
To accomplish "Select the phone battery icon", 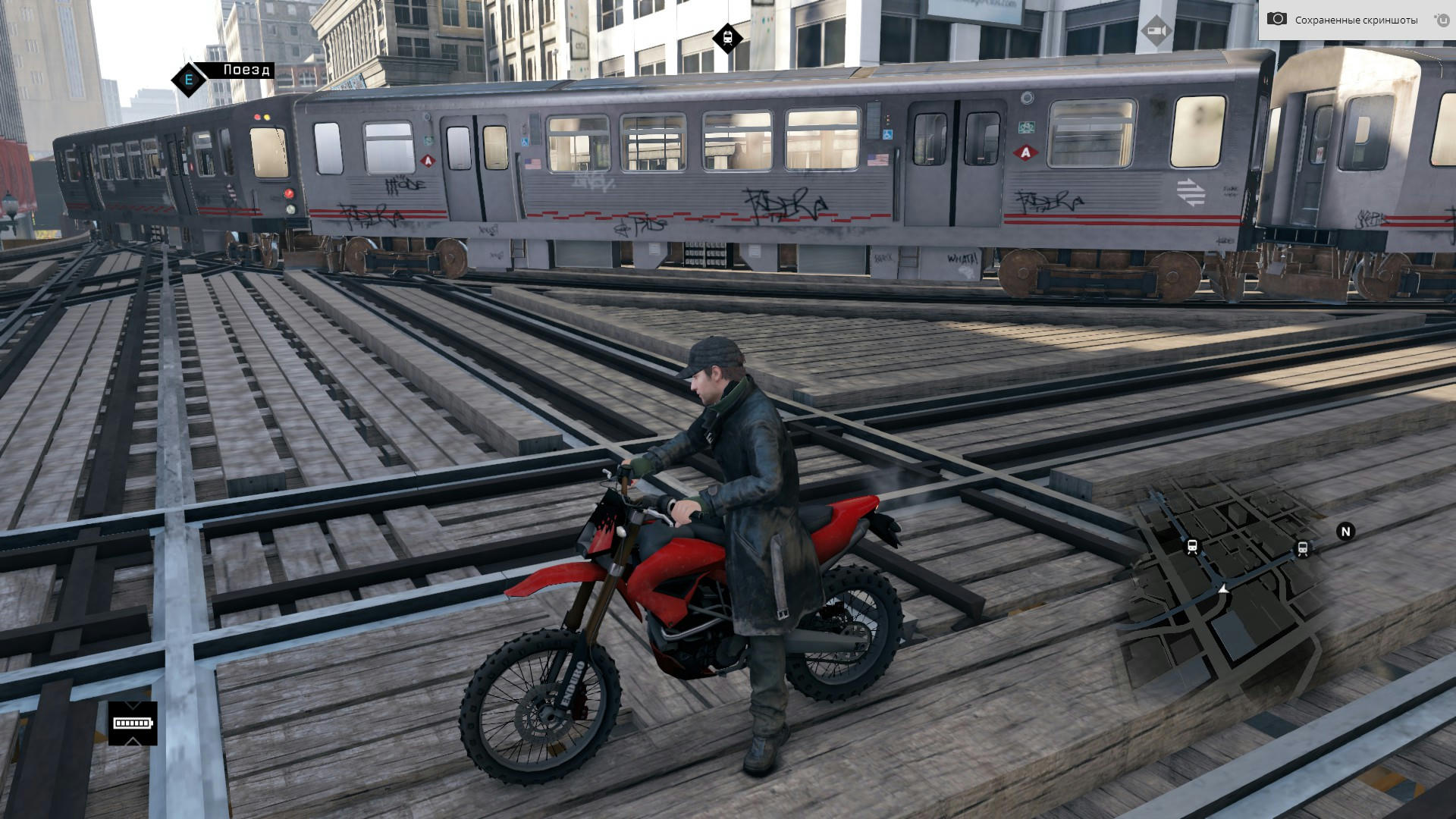I will tap(133, 723).
